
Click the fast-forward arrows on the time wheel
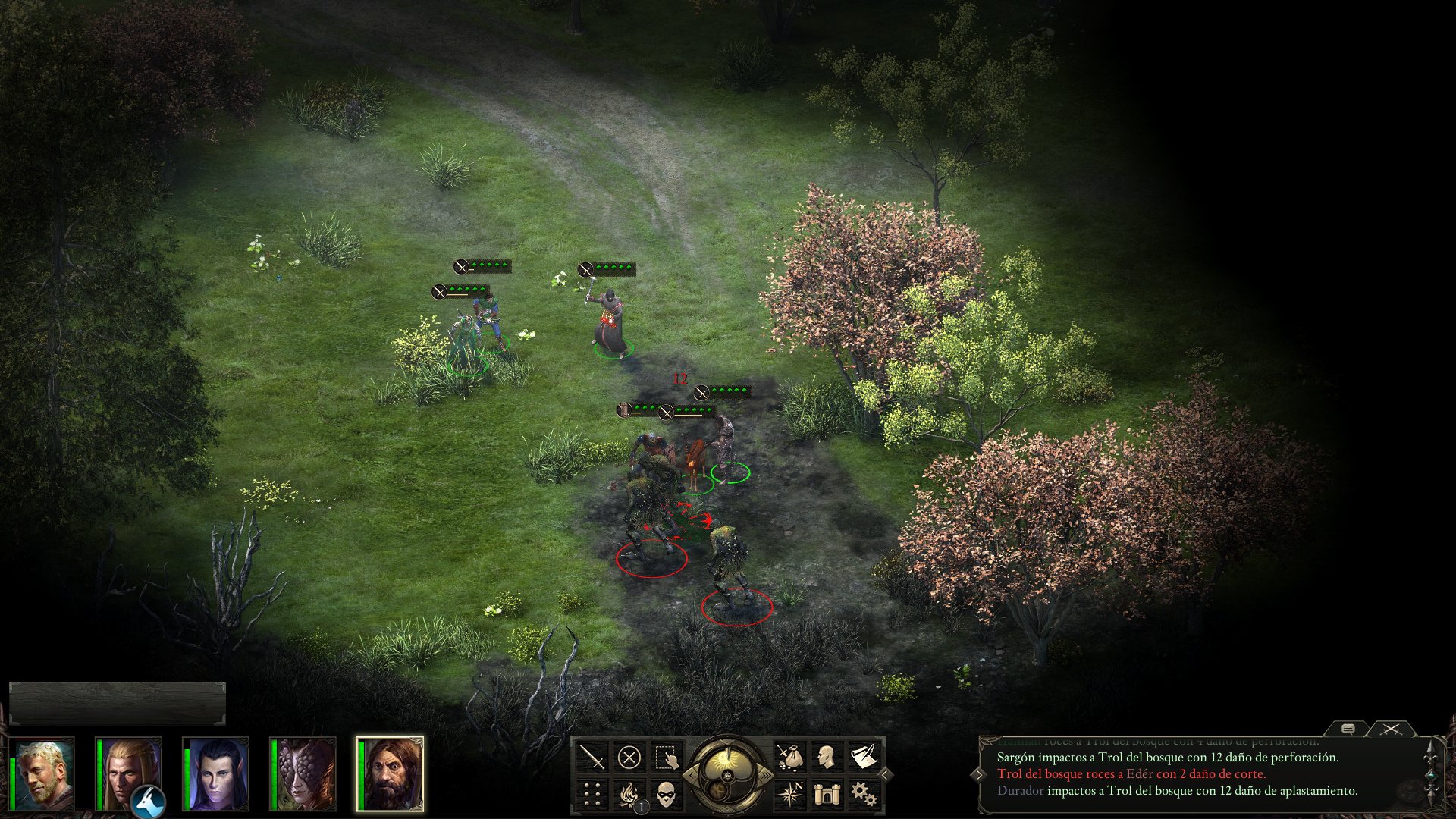click(766, 774)
